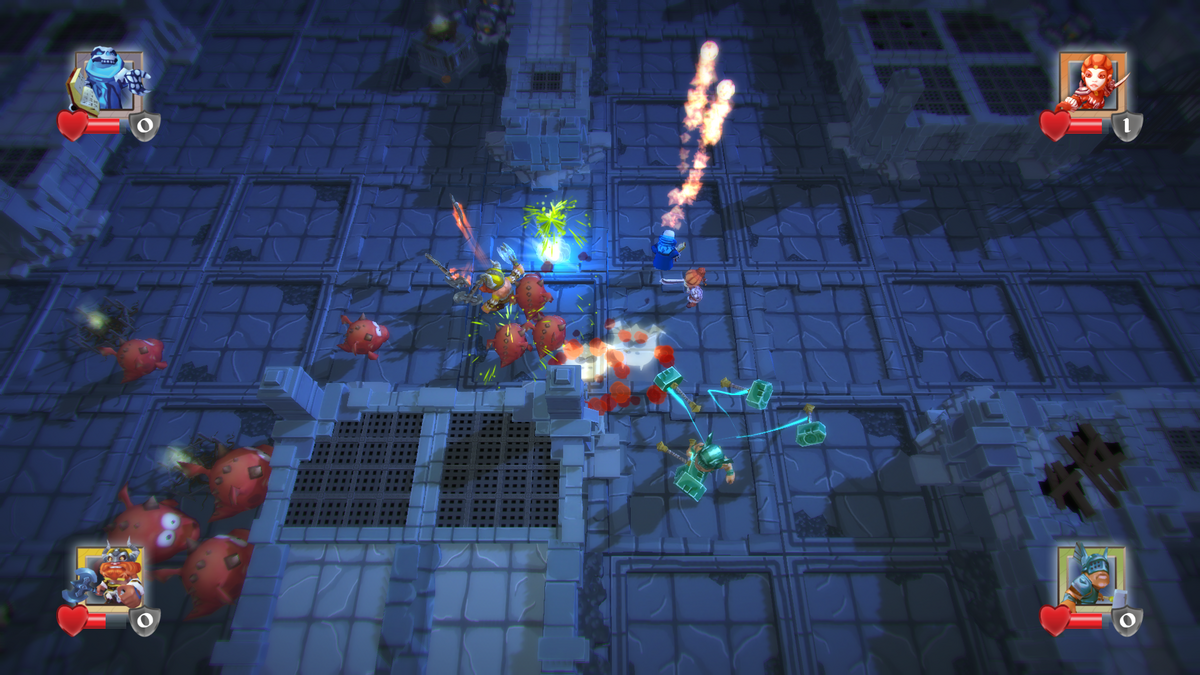Choose the red-bearded dwarf portrait

click(x=107, y=575)
